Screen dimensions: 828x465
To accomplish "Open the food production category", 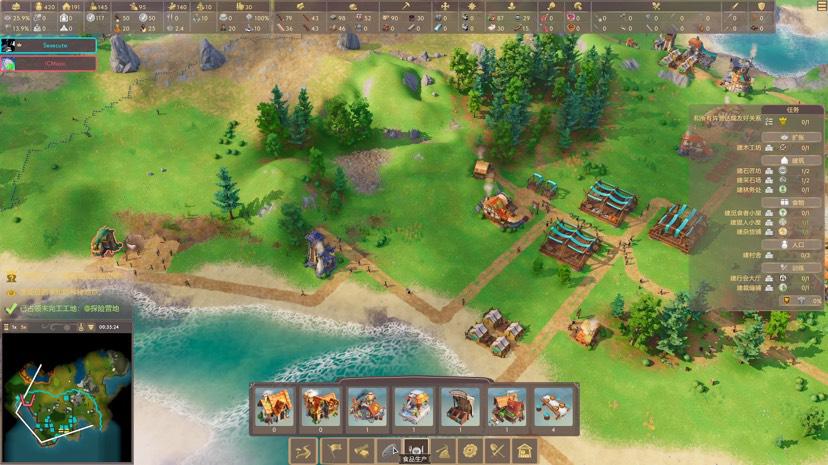I will coord(414,451).
